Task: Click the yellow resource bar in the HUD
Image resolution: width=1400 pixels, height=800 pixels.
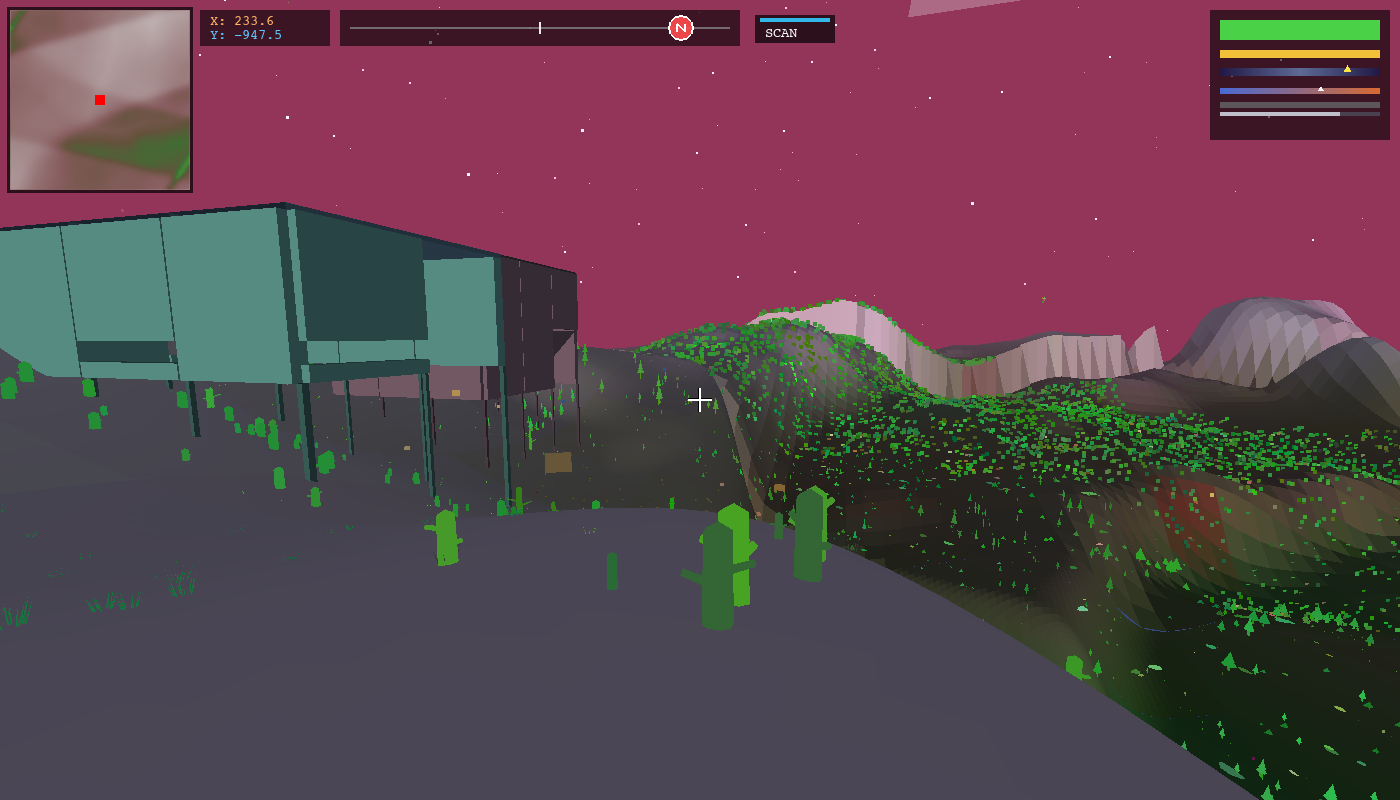Action: [x=1300, y=53]
